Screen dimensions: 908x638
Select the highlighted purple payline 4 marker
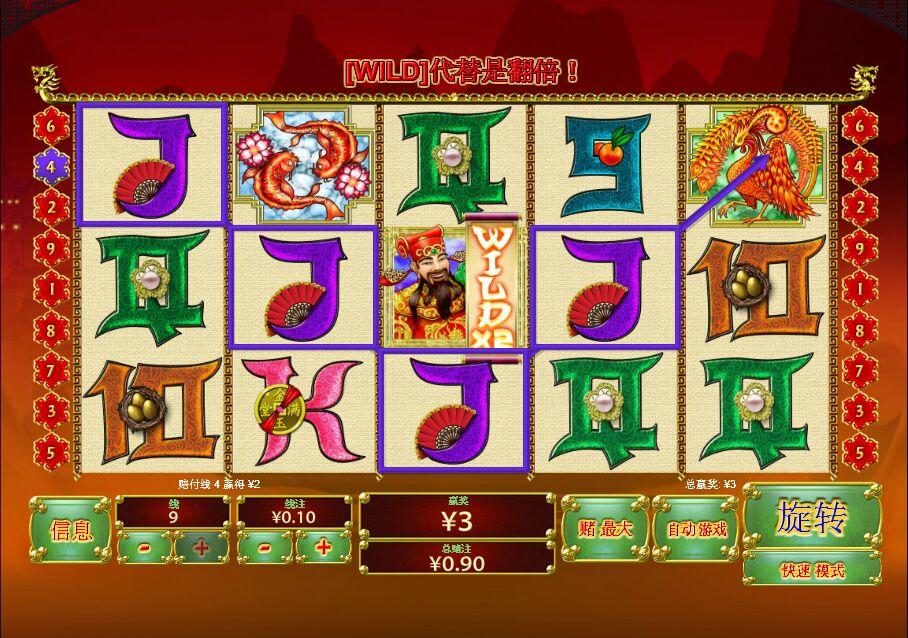point(51,167)
